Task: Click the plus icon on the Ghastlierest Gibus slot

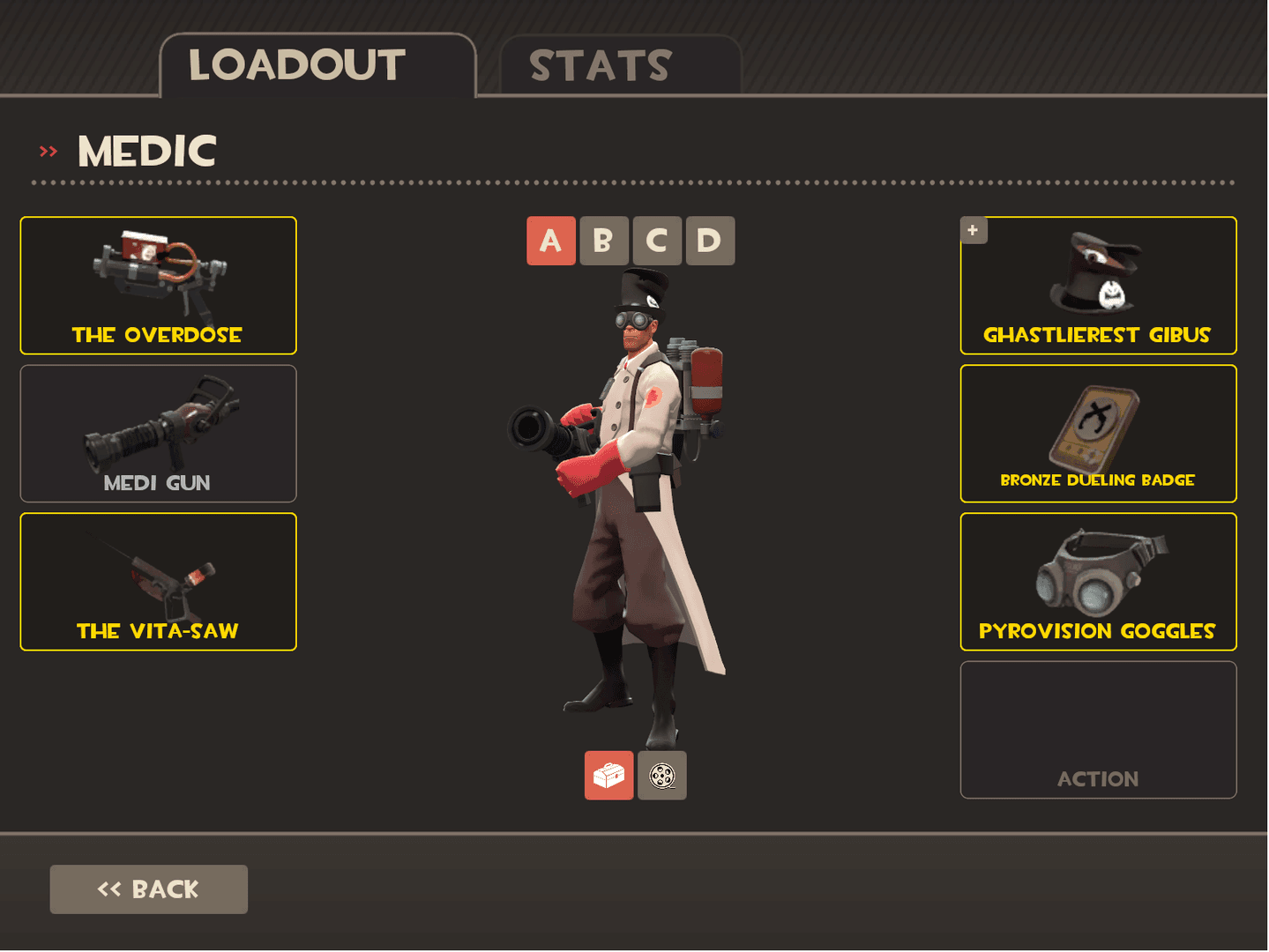Action: pyautogui.click(x=973, y=229)
